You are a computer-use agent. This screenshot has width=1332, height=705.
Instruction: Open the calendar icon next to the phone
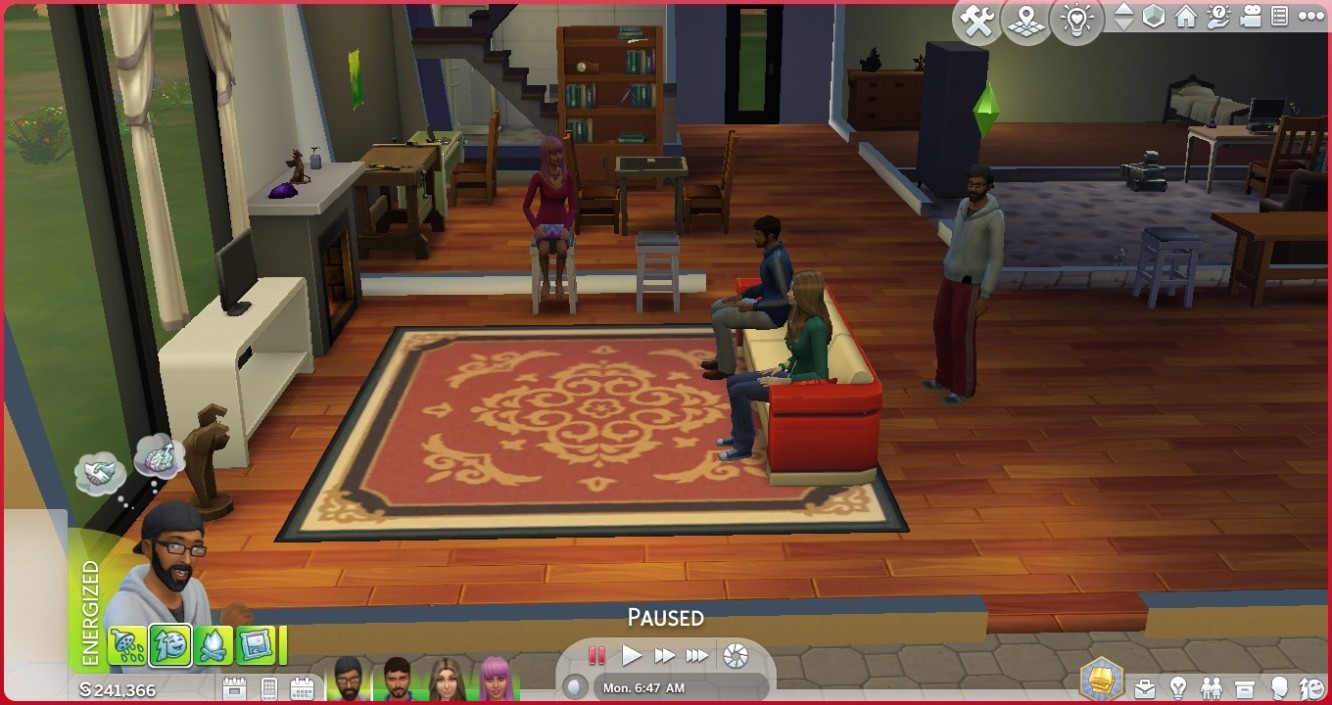(301, 688)
